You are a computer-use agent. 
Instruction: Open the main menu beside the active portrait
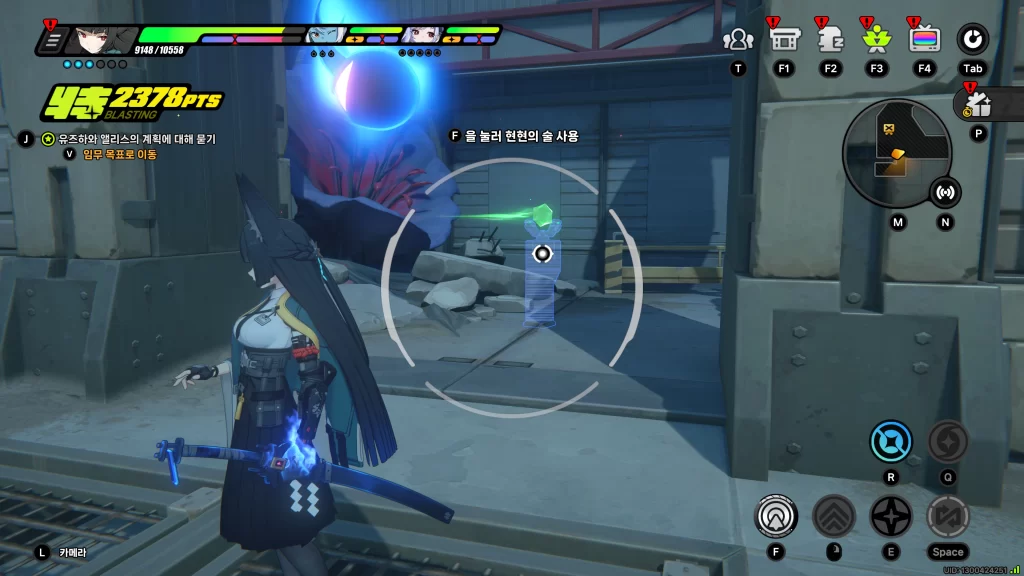click(52, 40)
